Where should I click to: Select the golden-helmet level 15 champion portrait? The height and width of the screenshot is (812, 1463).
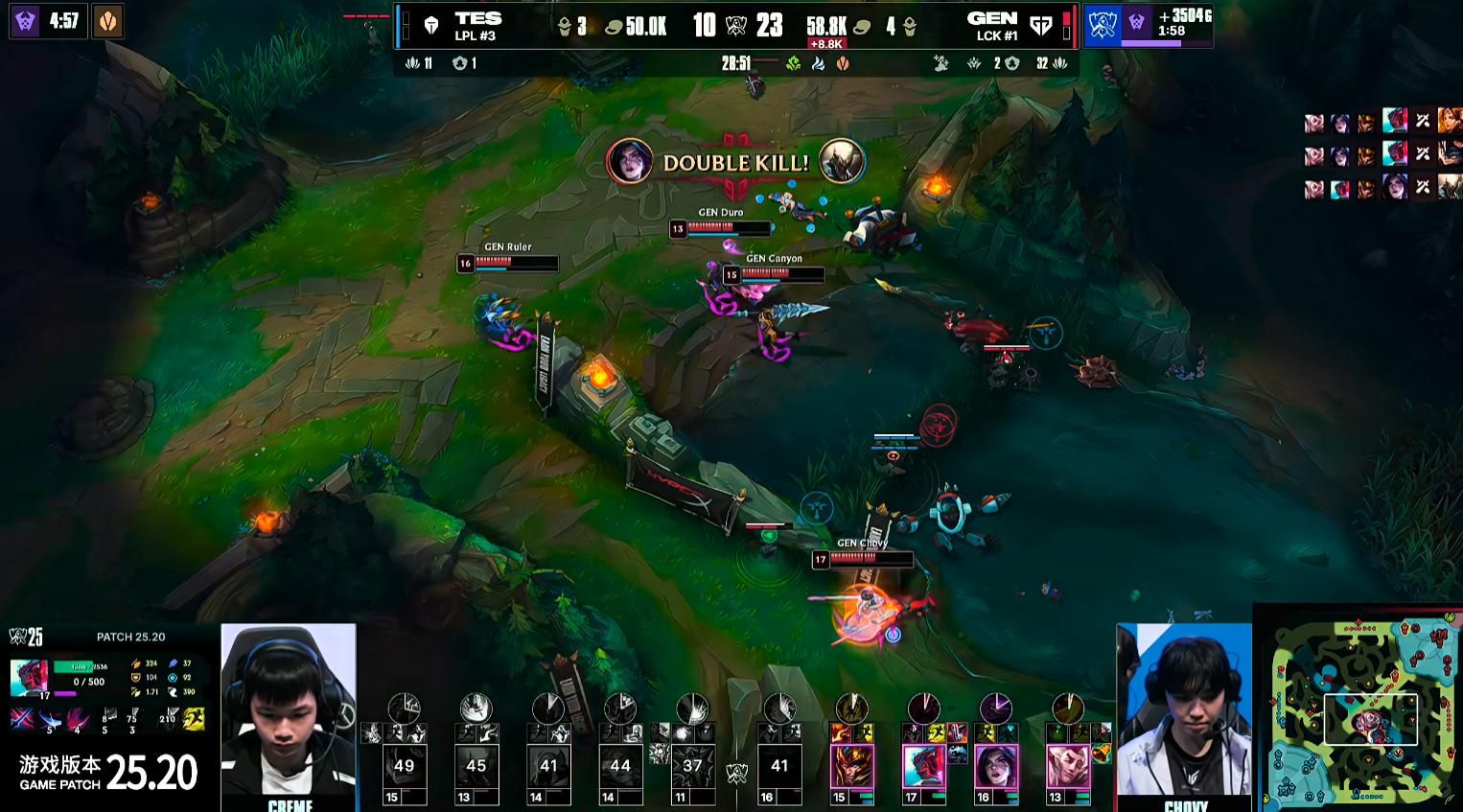pos(851,767)
